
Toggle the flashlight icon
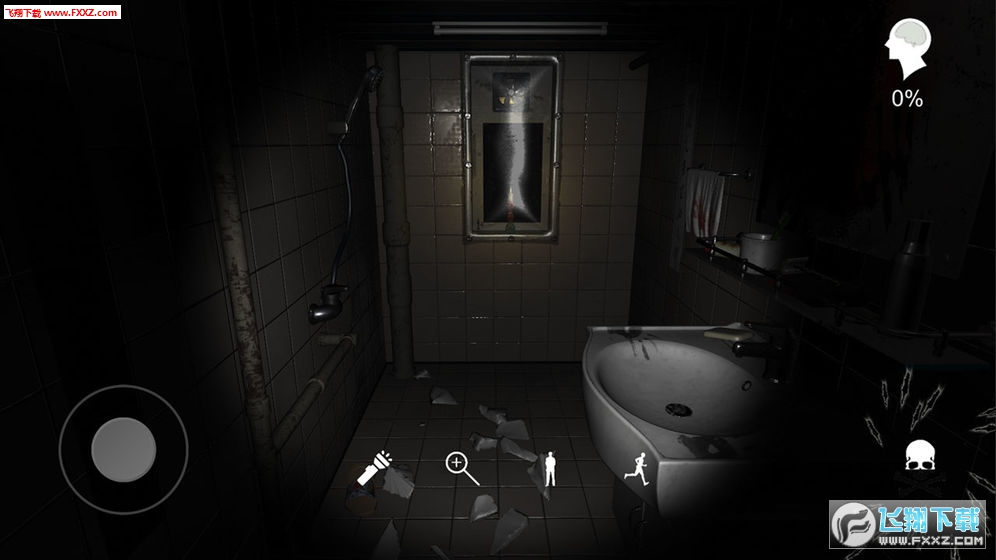point(376,468)
